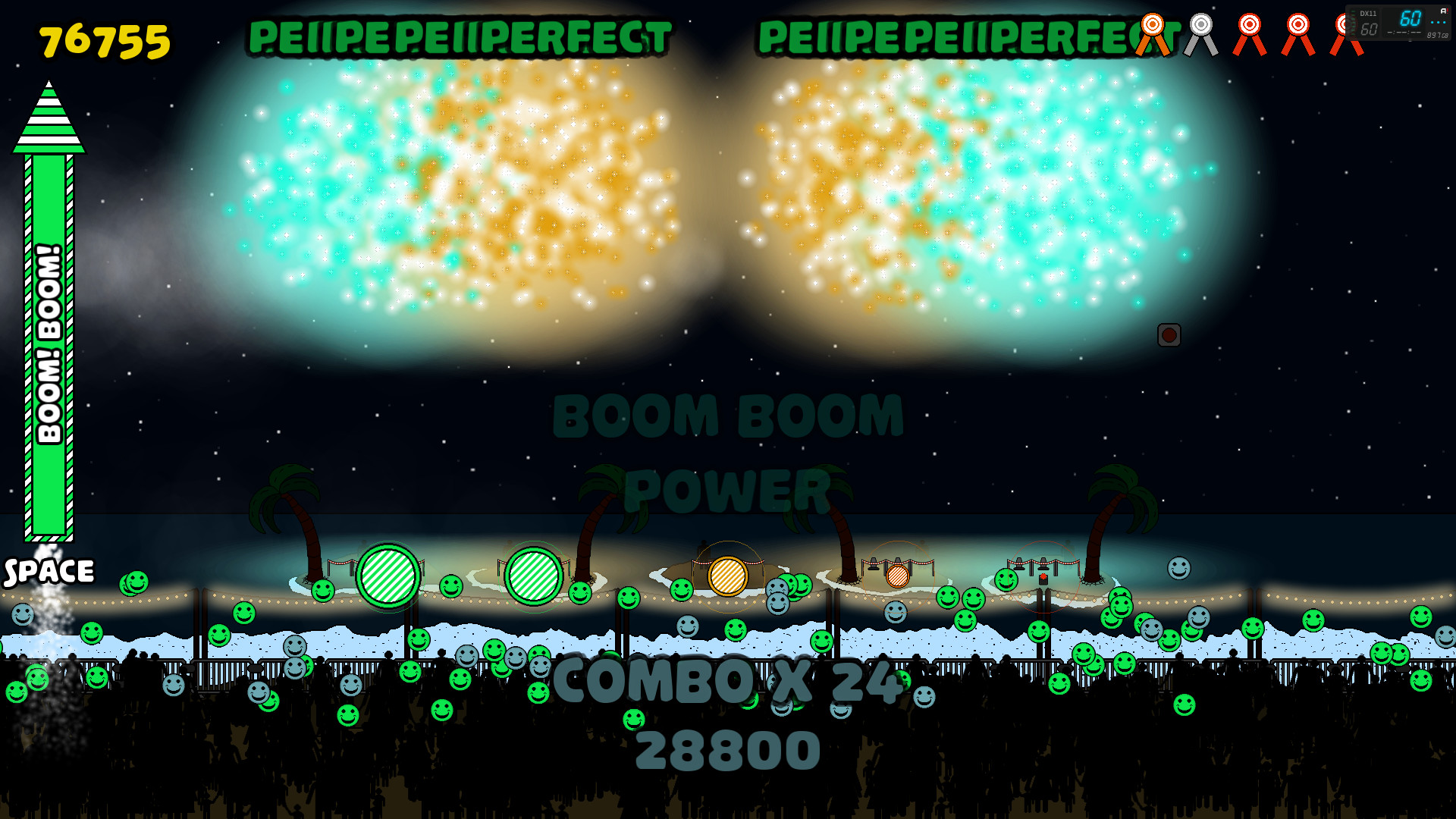Click the blue 60 FPS counter in the overlay
This screenshot has height=819, width=1456.
click(x=1410, y=17)
